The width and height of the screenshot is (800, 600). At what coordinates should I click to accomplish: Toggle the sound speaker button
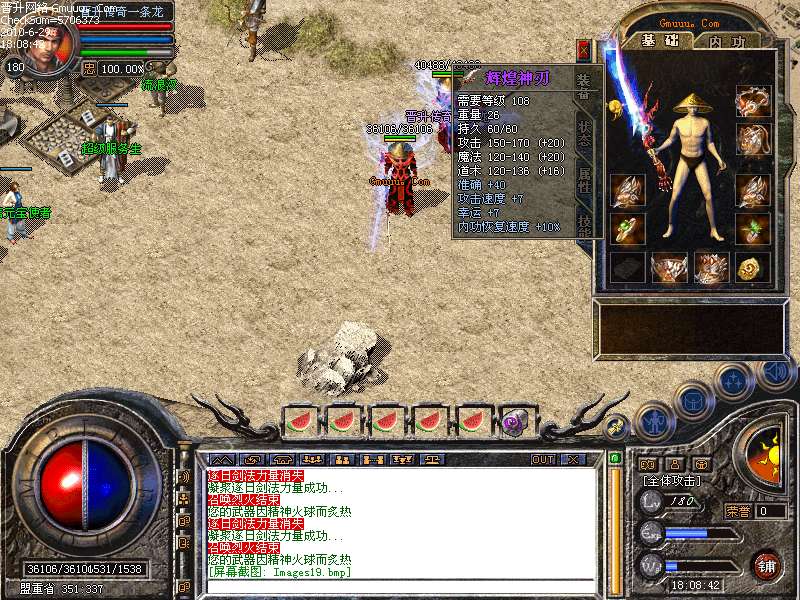coord(775,372)
